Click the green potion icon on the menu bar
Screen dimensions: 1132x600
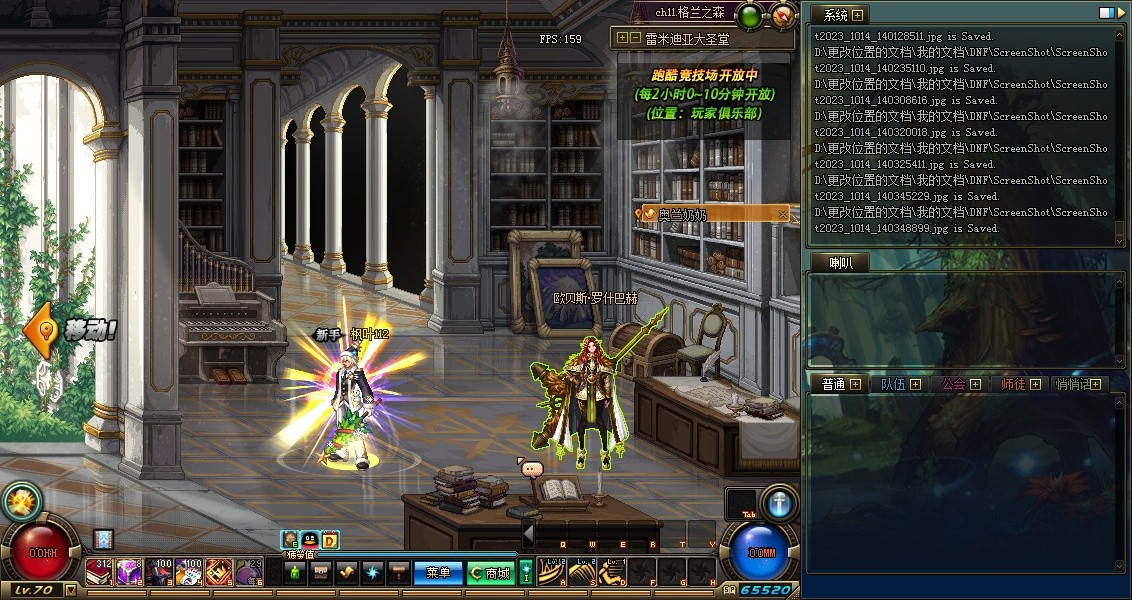pyautogui.click(x=294, y=573)
